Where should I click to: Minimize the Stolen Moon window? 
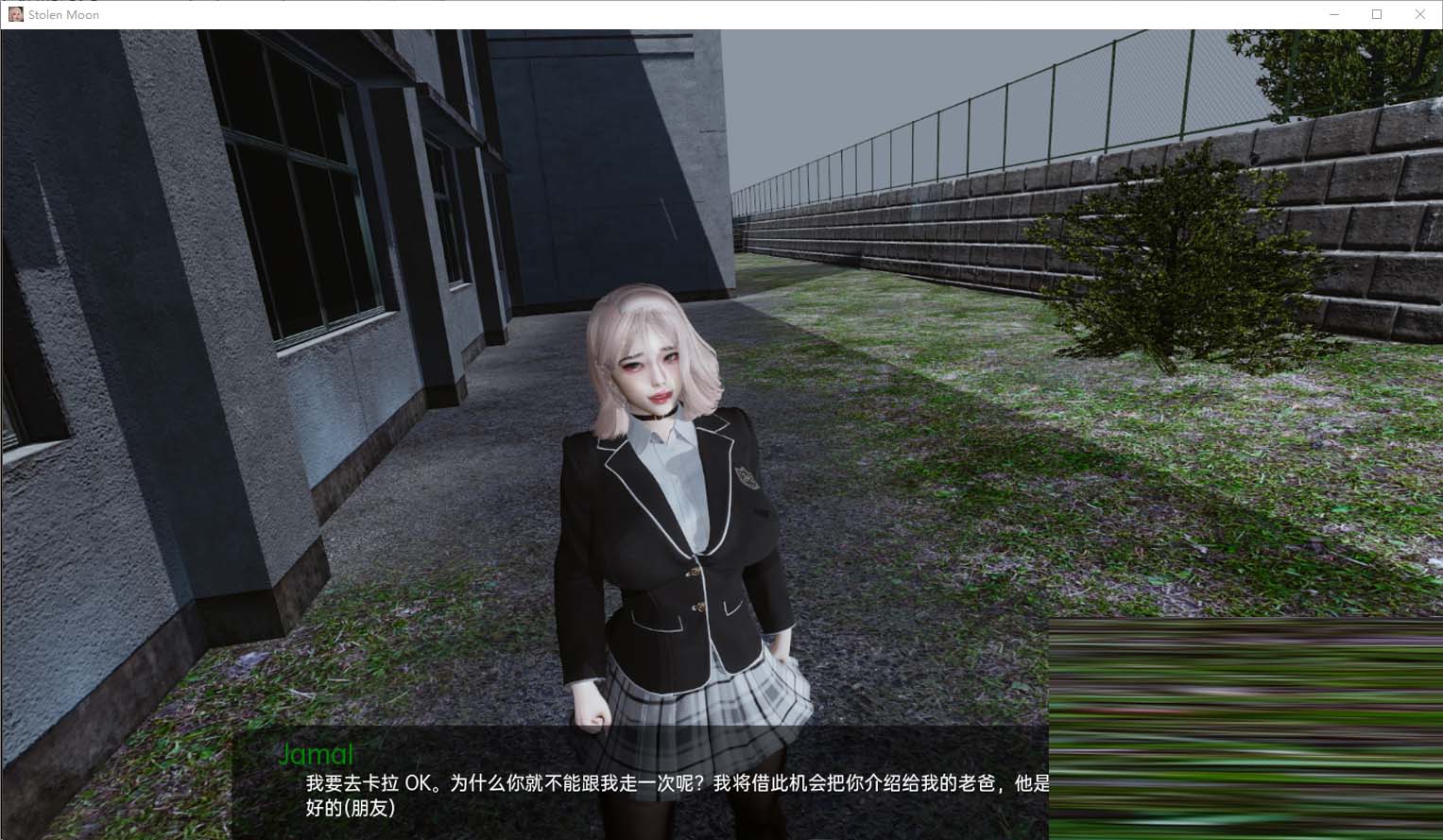[x=1333, y=14]
